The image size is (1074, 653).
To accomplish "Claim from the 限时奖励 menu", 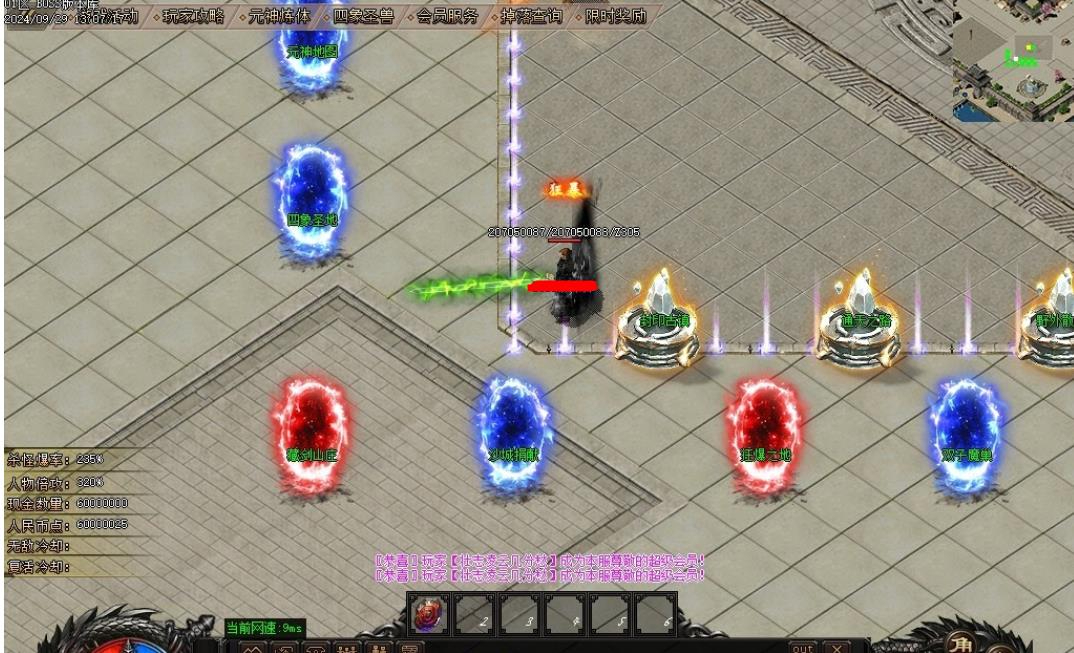I will click(615, 17).
